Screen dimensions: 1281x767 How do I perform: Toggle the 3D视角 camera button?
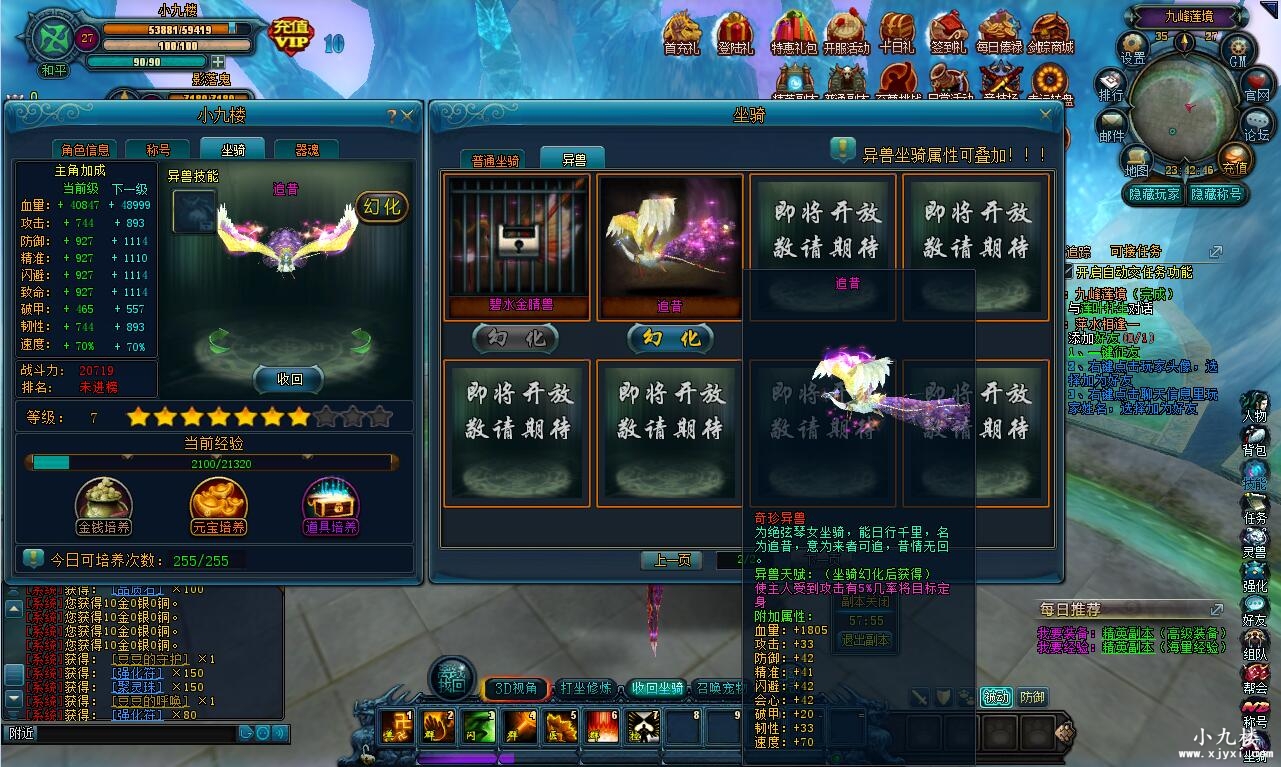[x=516, y=688]
